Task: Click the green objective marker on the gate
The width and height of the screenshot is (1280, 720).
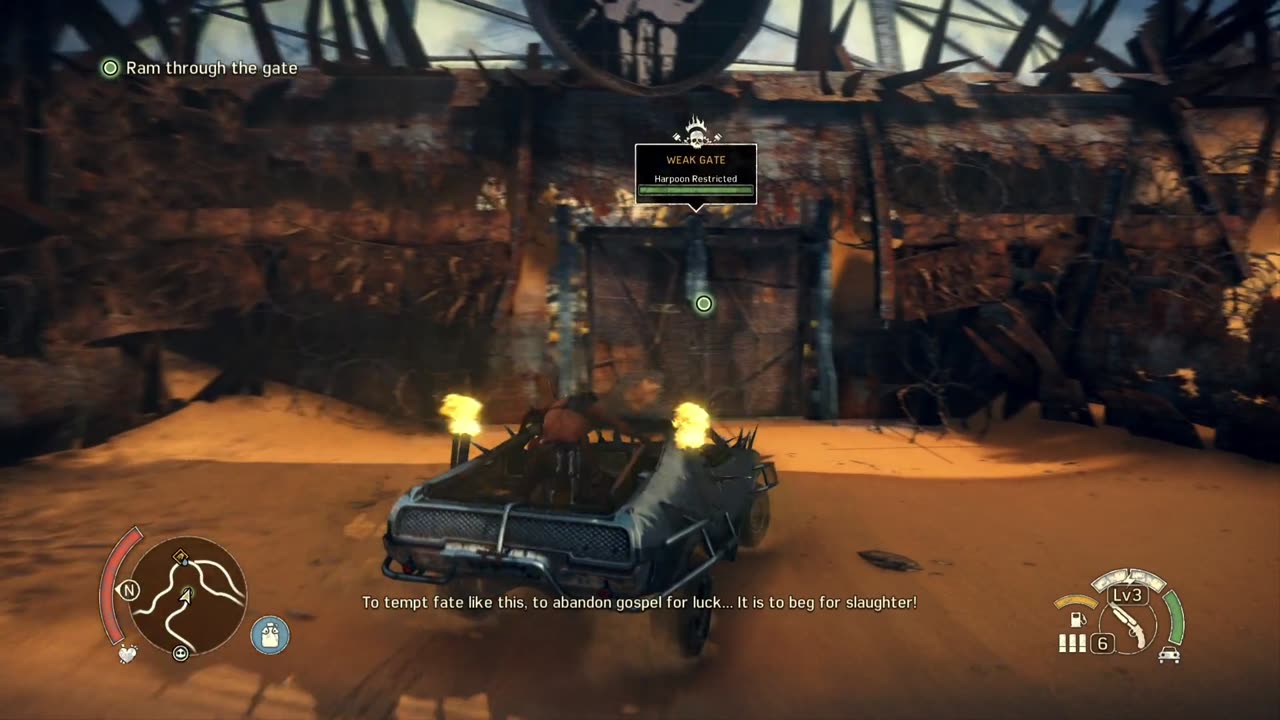Action: (704, 303)
